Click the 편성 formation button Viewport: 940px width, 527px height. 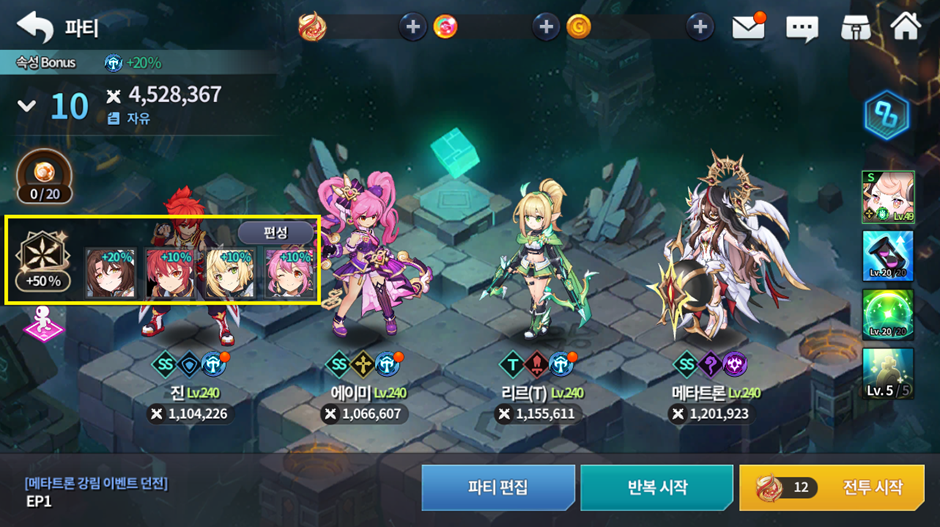(275, 232)
